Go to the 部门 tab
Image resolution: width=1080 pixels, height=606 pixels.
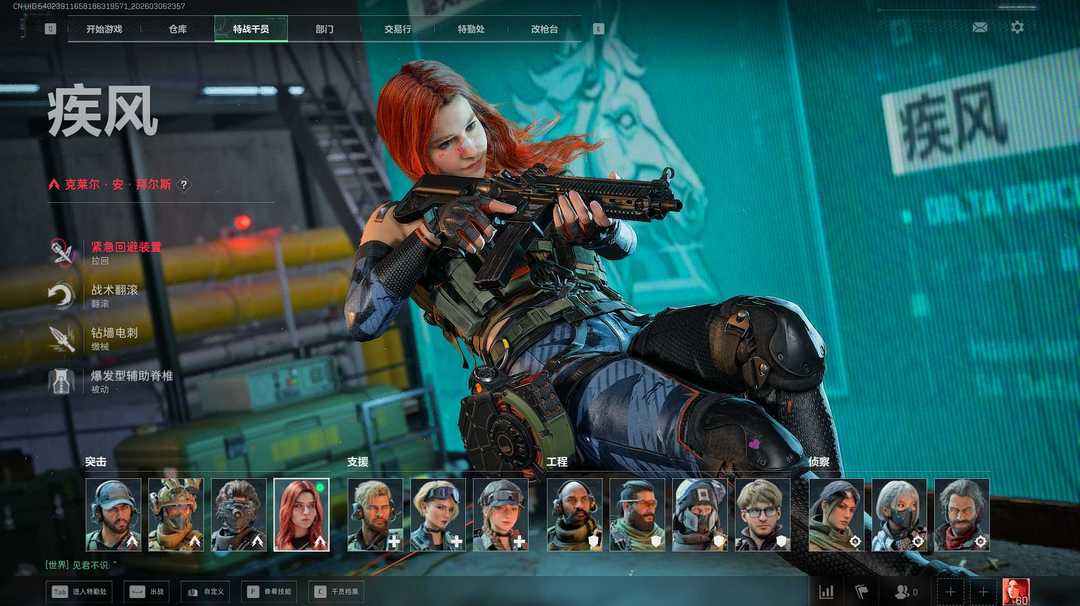(x=324, y=29)
